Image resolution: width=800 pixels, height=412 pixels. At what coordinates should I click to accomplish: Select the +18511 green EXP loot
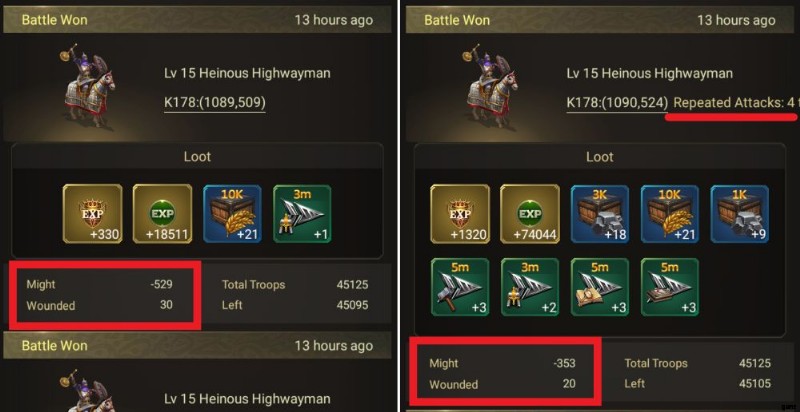(162, 214)
